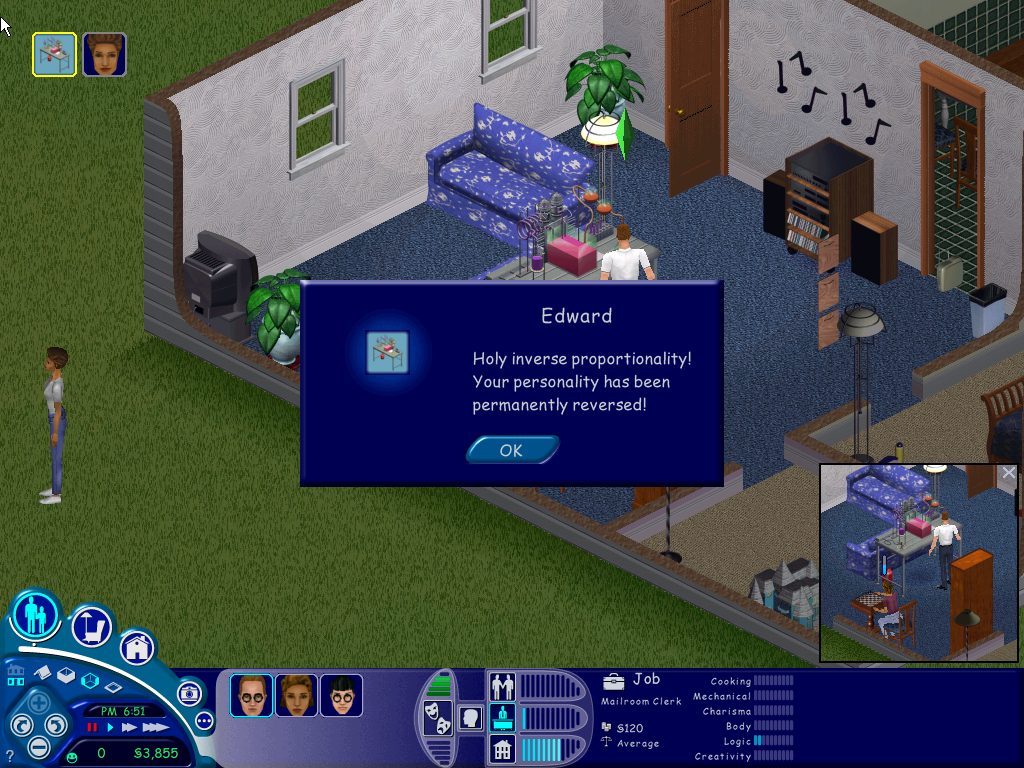Zoom out with the minus button
This screenshot has height=768, width=1024.
[x=38, y=746]
